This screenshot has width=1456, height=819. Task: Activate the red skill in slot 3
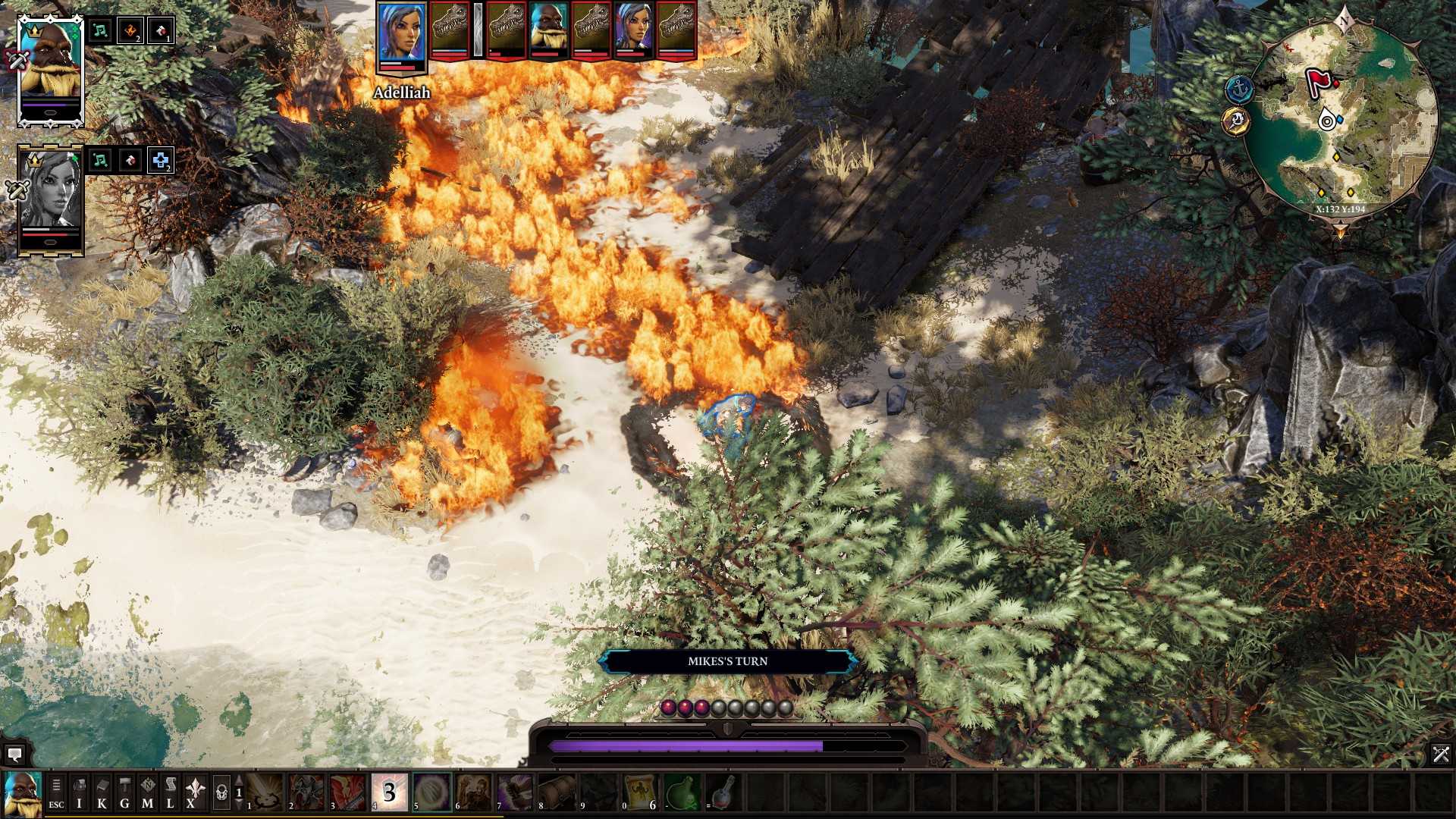tap(348, 792)
